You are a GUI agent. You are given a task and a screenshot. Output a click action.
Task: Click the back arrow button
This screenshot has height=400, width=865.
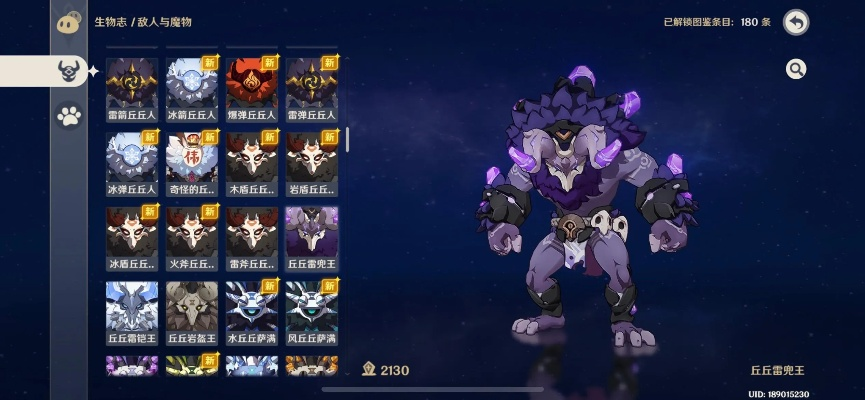[x=796, y=22]
